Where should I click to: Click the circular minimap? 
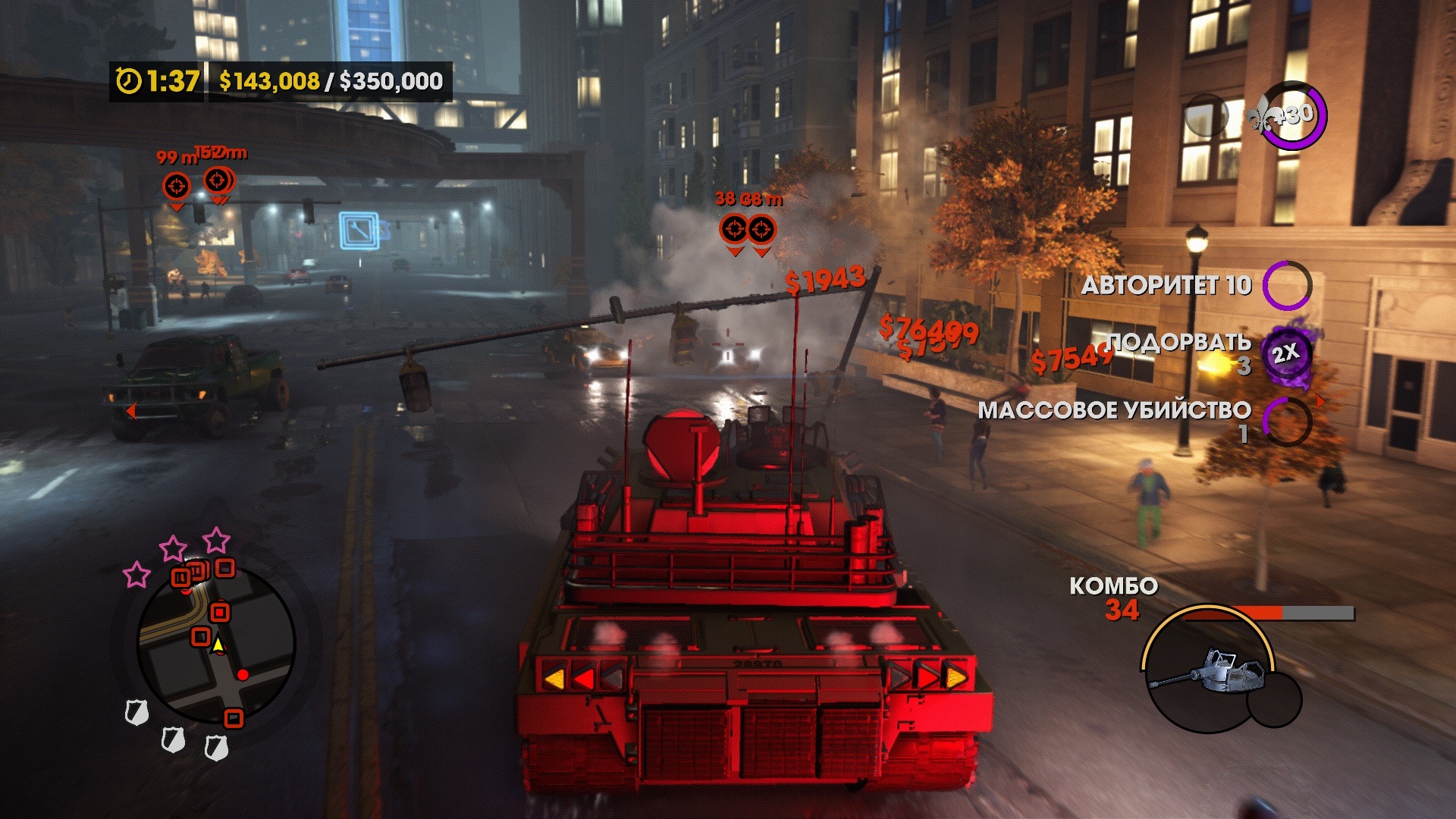pyautogui.click(x=216, y=643)
